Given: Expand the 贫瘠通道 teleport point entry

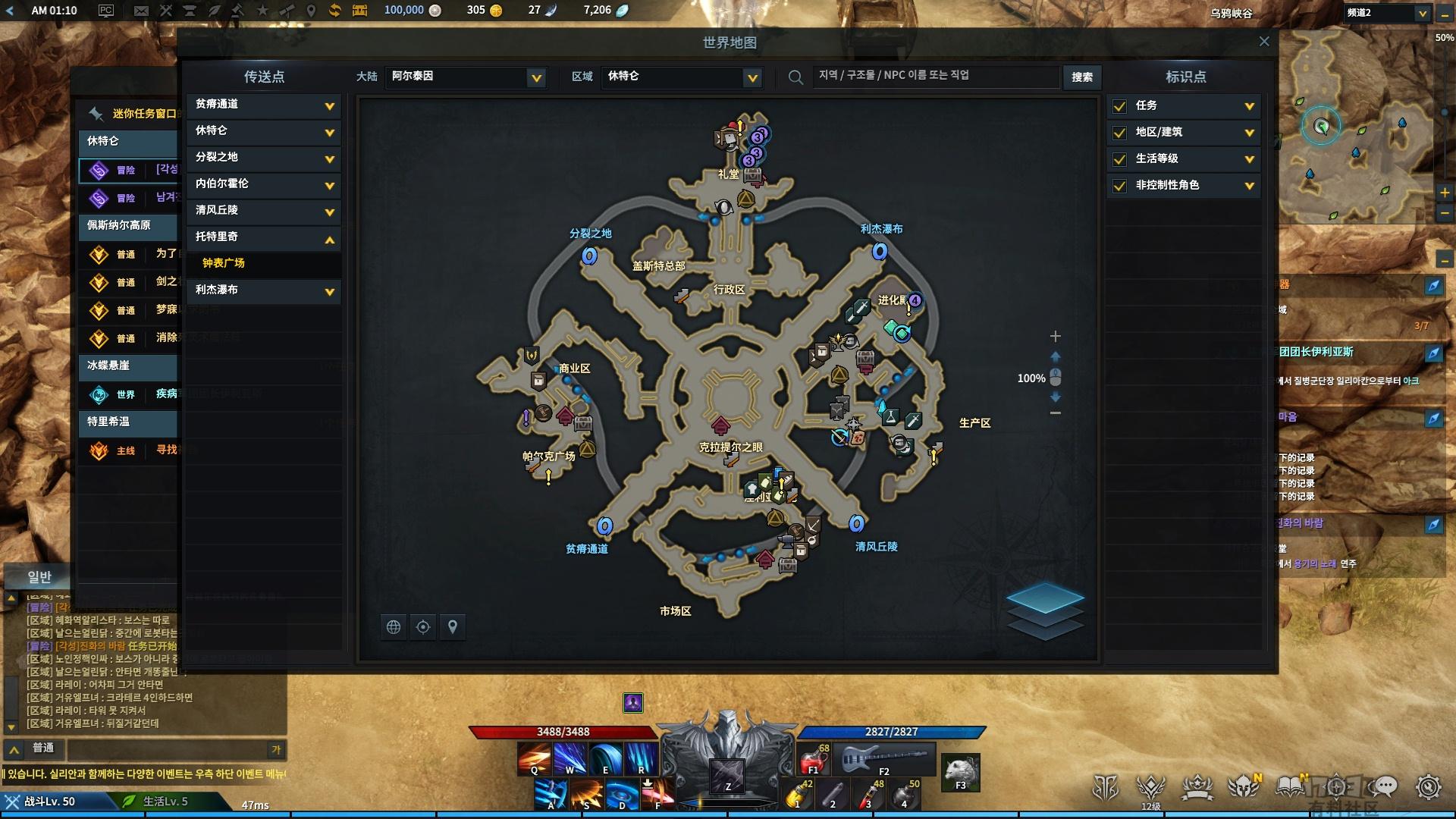Looking at the screenshot, I should click(x=329, y=106).
